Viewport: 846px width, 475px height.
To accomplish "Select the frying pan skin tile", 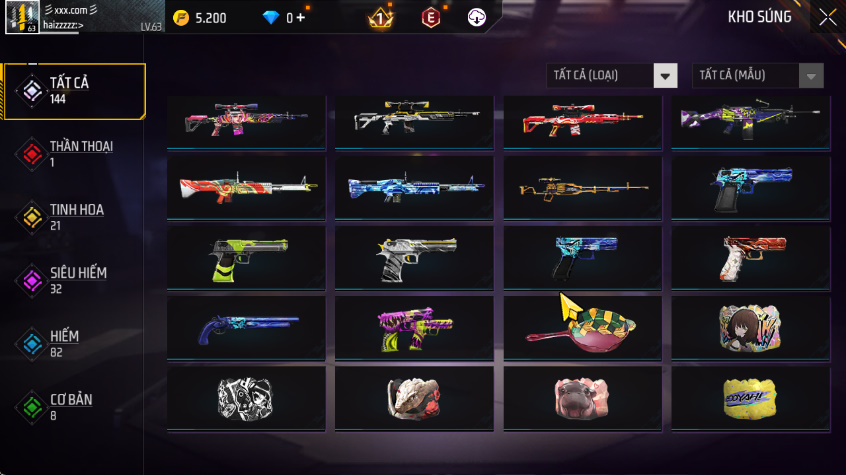I will point(582,327).
